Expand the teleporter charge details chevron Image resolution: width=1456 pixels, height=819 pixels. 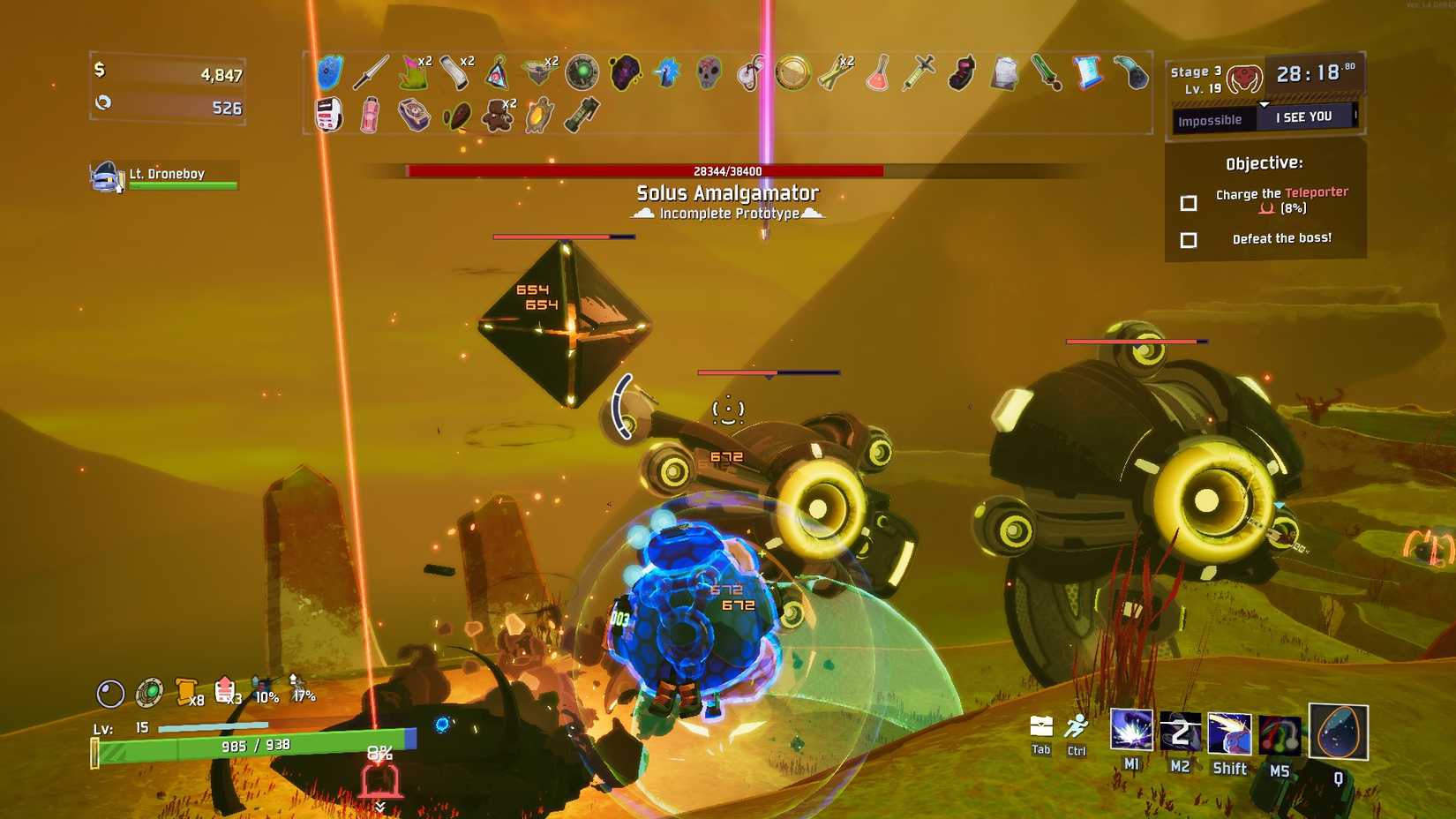[x=381, y=805]
